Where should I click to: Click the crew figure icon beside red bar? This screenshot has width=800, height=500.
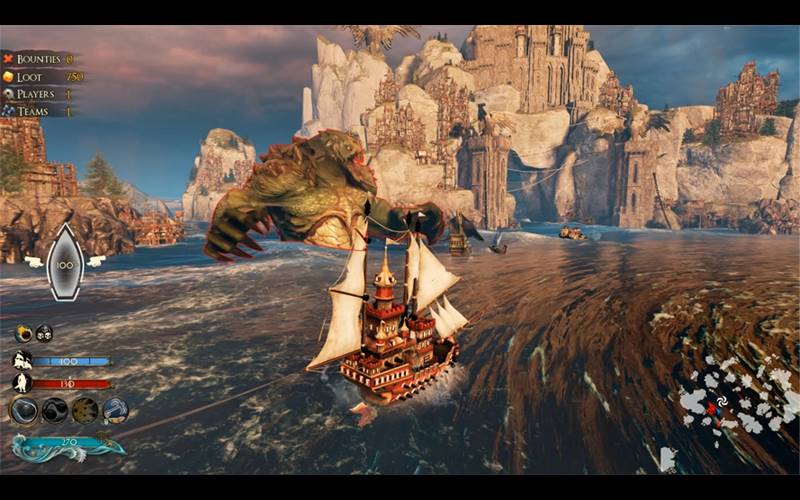[x=22, y=383]
